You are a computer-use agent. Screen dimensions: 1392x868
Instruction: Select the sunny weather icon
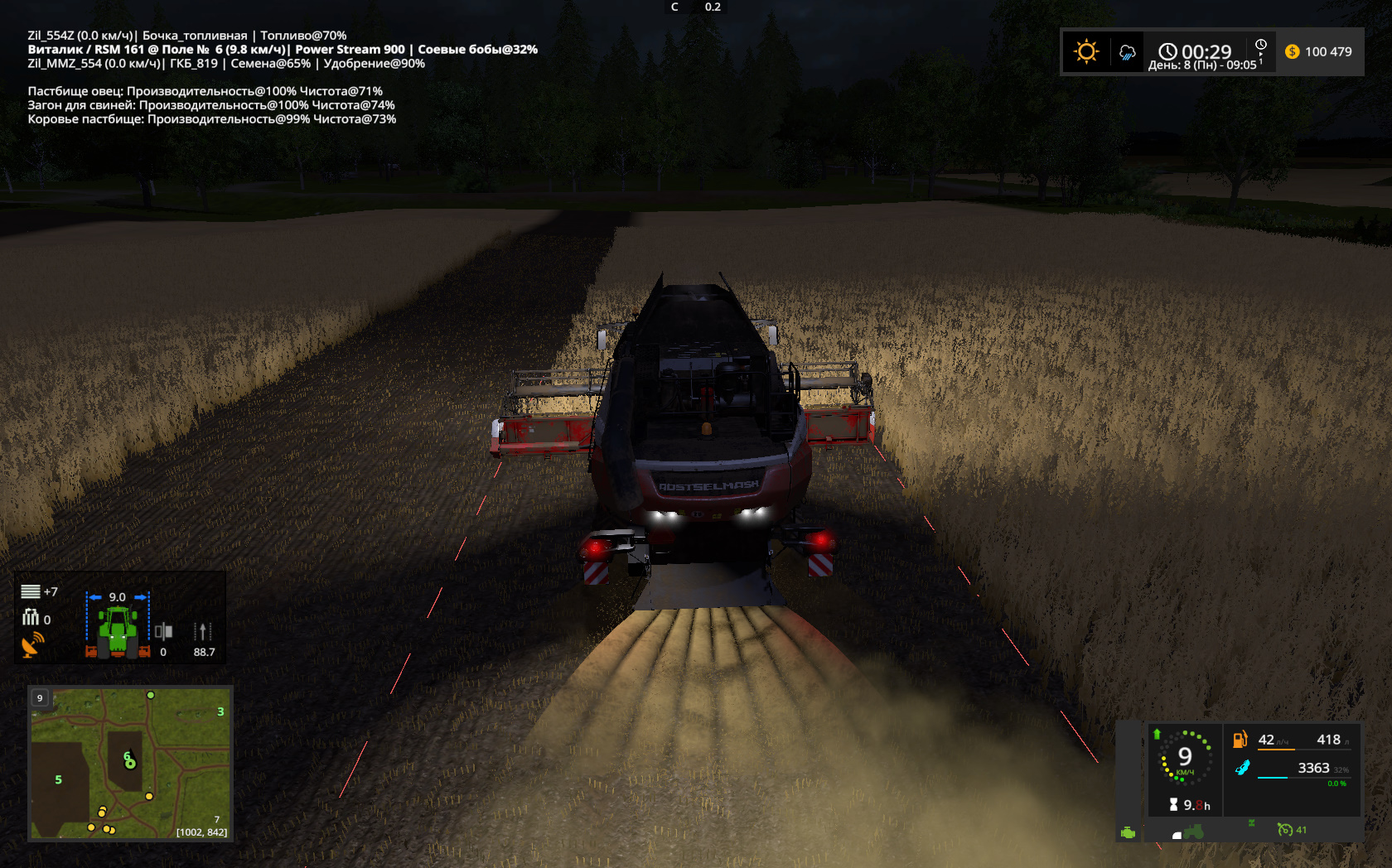(1086, 51)
